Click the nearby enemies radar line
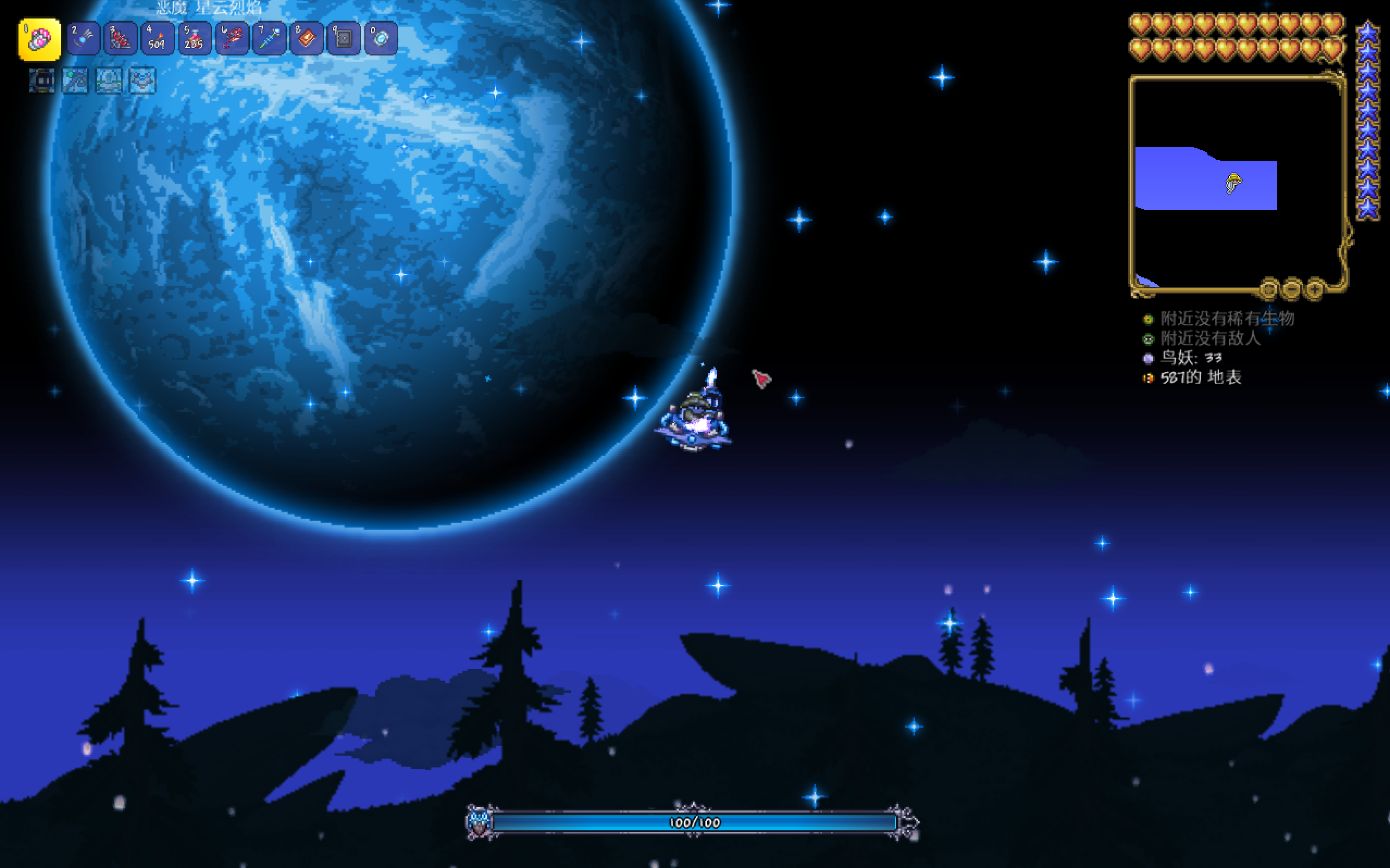Viewport: 1390px width, 868px height. [1210, 338]
